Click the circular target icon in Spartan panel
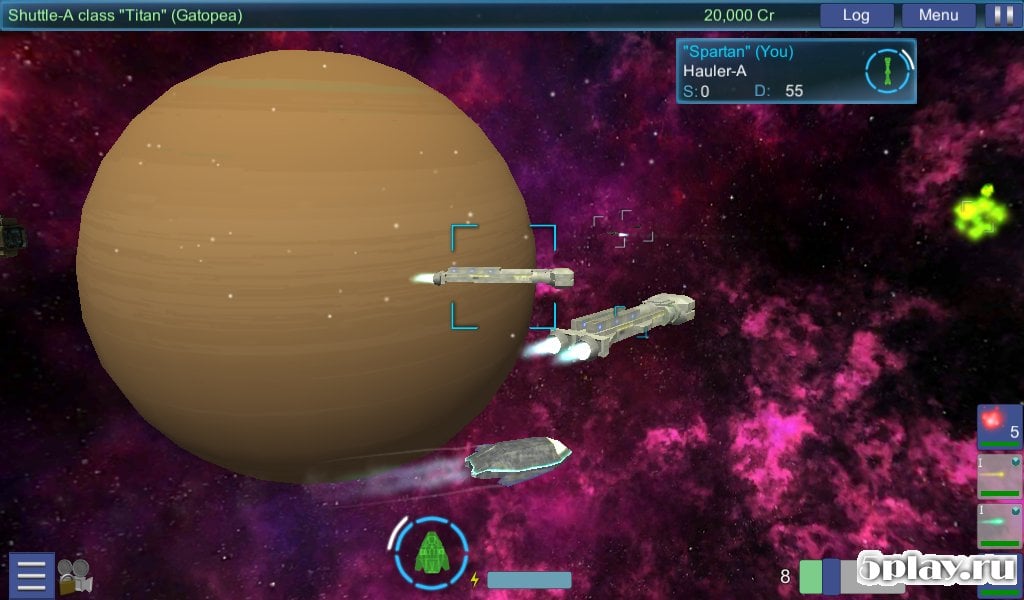Image resolution: width=1024 pixels, height=600 pixels. (888, 71)
